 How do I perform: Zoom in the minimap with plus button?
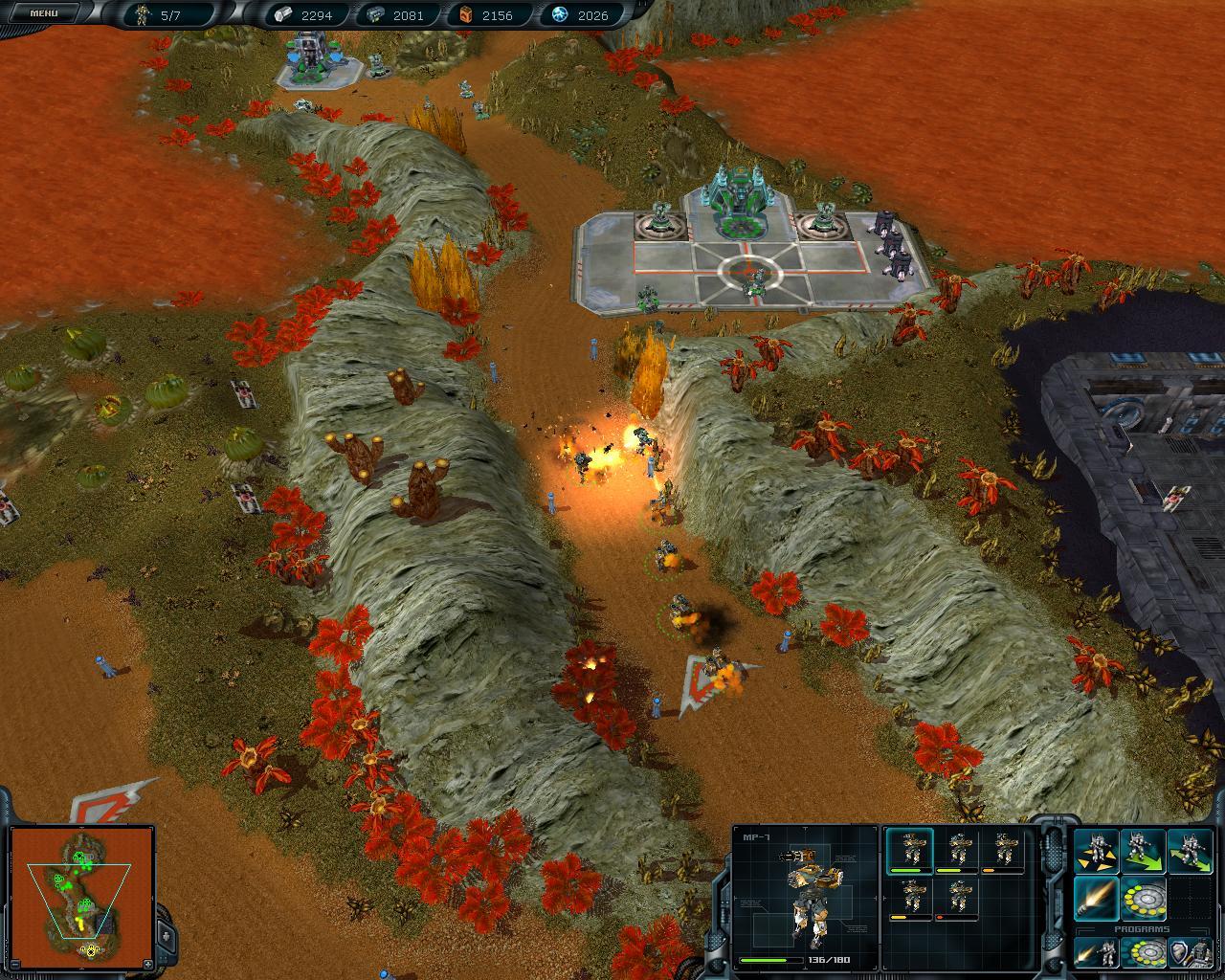tap(147, 963)
